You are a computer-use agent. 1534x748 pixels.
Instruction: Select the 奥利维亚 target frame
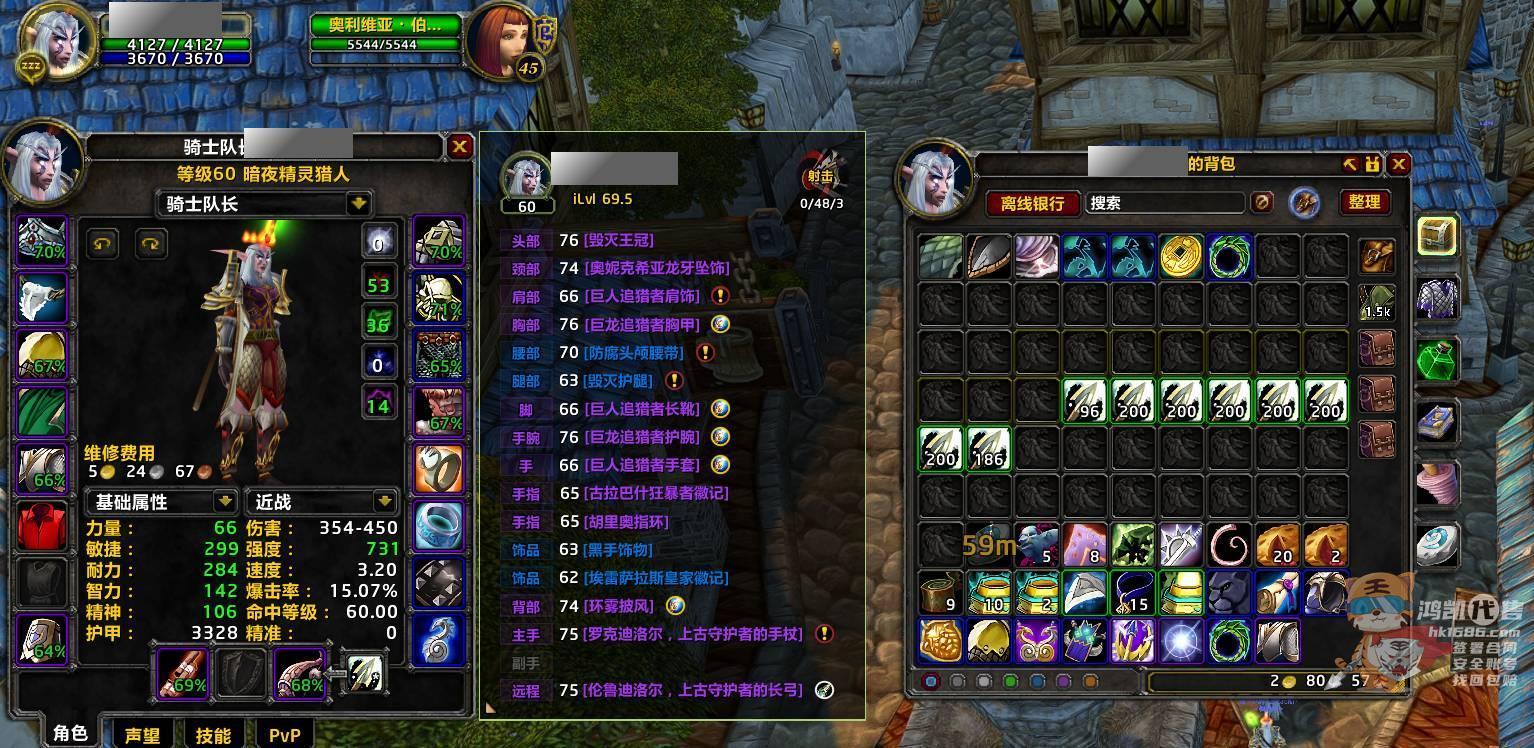click(386, 25)
